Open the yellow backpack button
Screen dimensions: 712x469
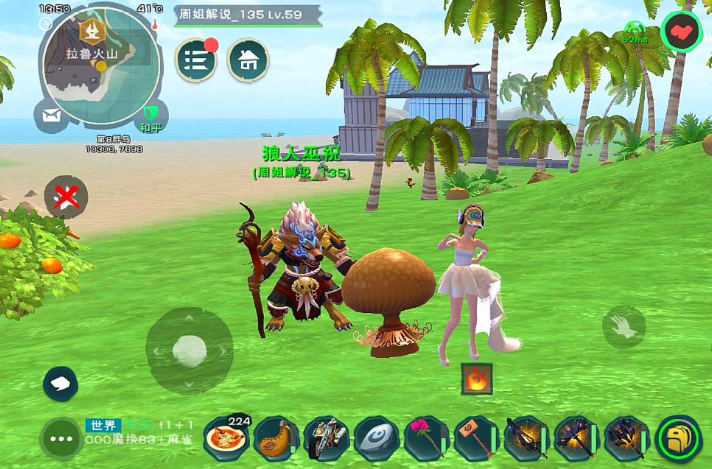point(680,437)
